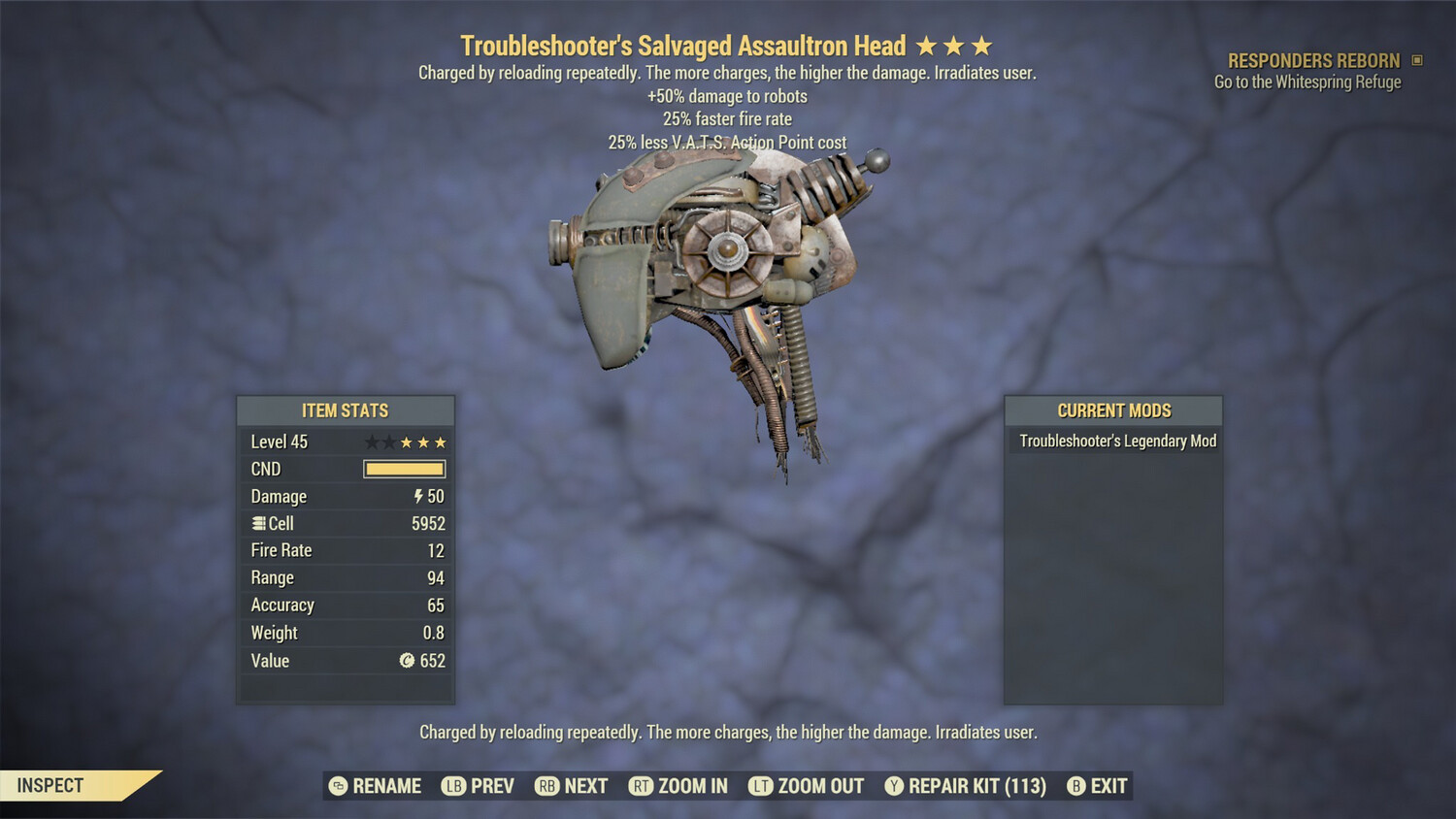
Task: Select the Rename icon on the bottom bar
Action: pos(339,786)
